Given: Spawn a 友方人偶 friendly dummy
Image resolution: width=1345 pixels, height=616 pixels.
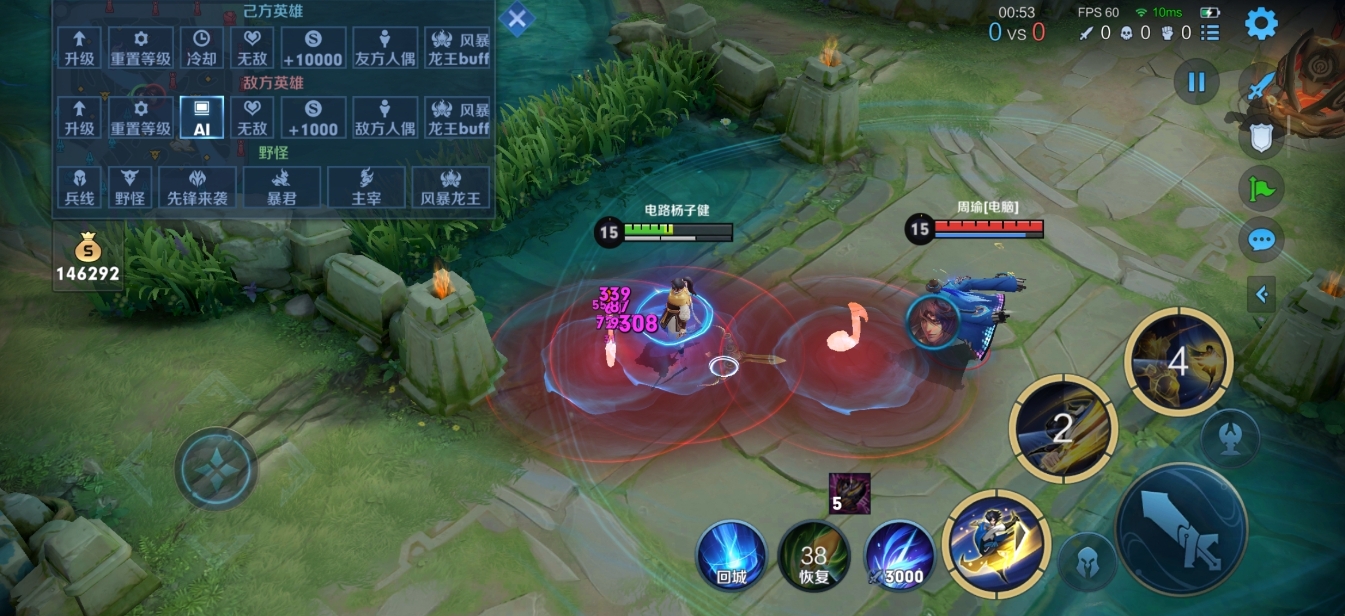Looking at the screenshot, I should point(385,47).
